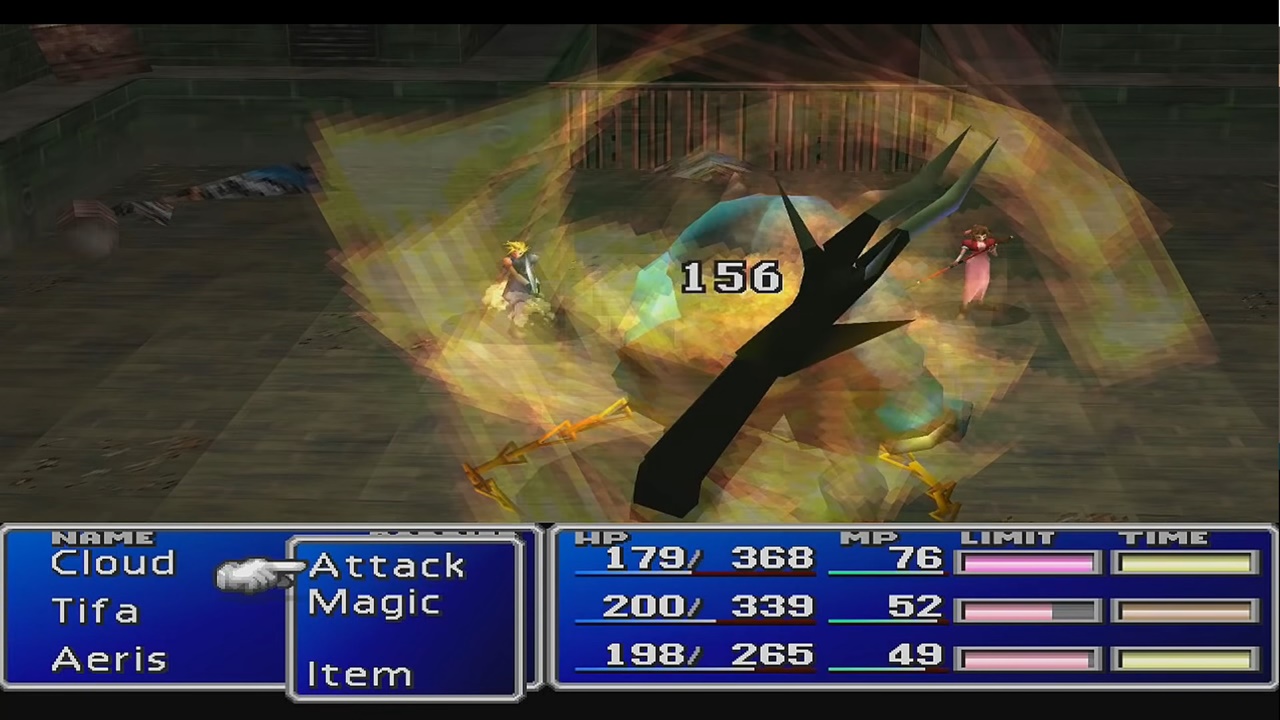Screen dimensions: 1280x720
Task: Select the Attack command
Action: click(x=385, y=565)
